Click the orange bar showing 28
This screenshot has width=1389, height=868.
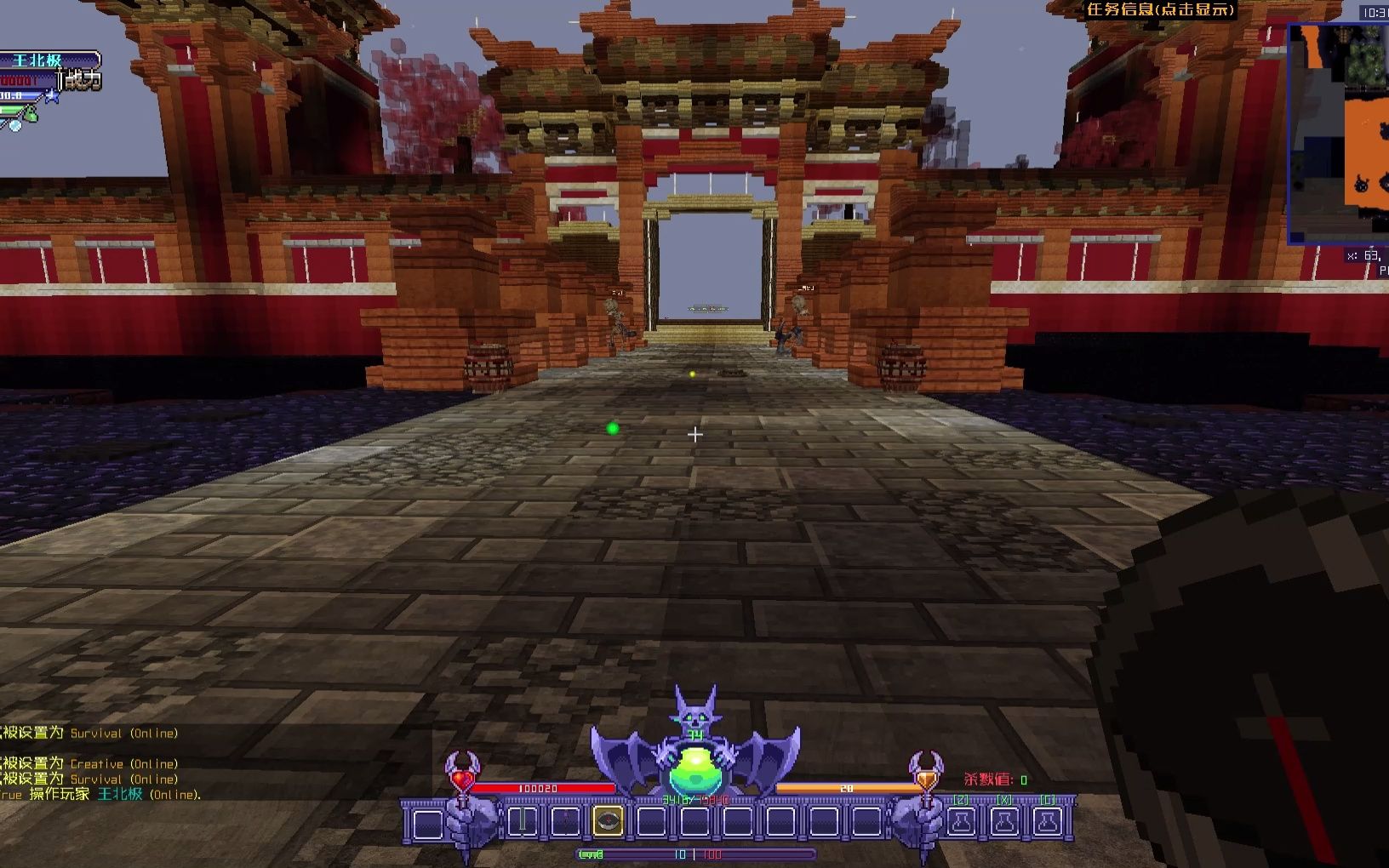tap(846, 787)
